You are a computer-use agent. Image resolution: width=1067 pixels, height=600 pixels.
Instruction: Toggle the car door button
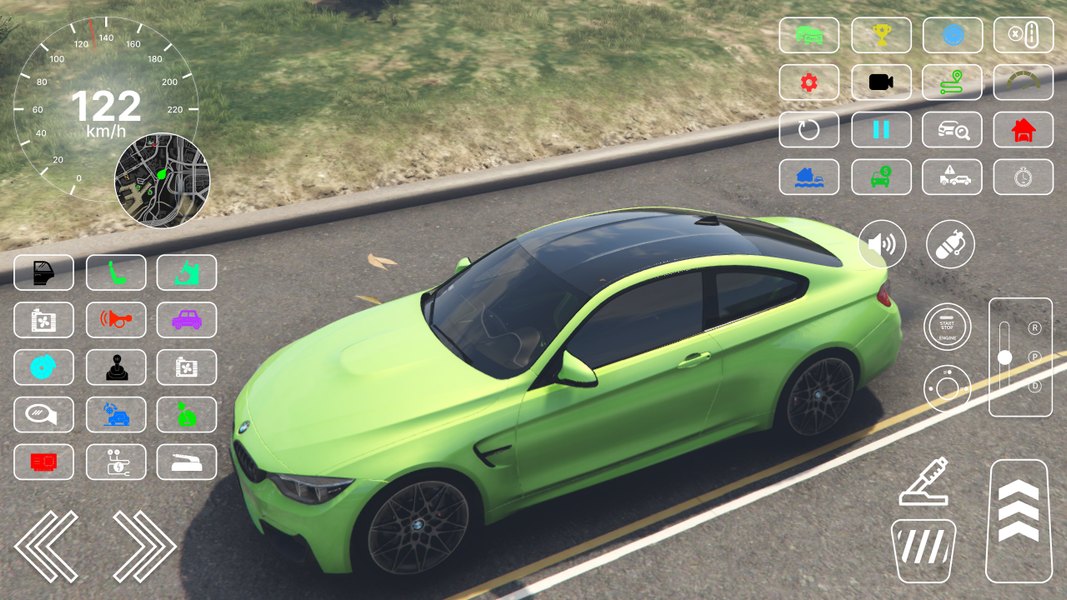44,273
